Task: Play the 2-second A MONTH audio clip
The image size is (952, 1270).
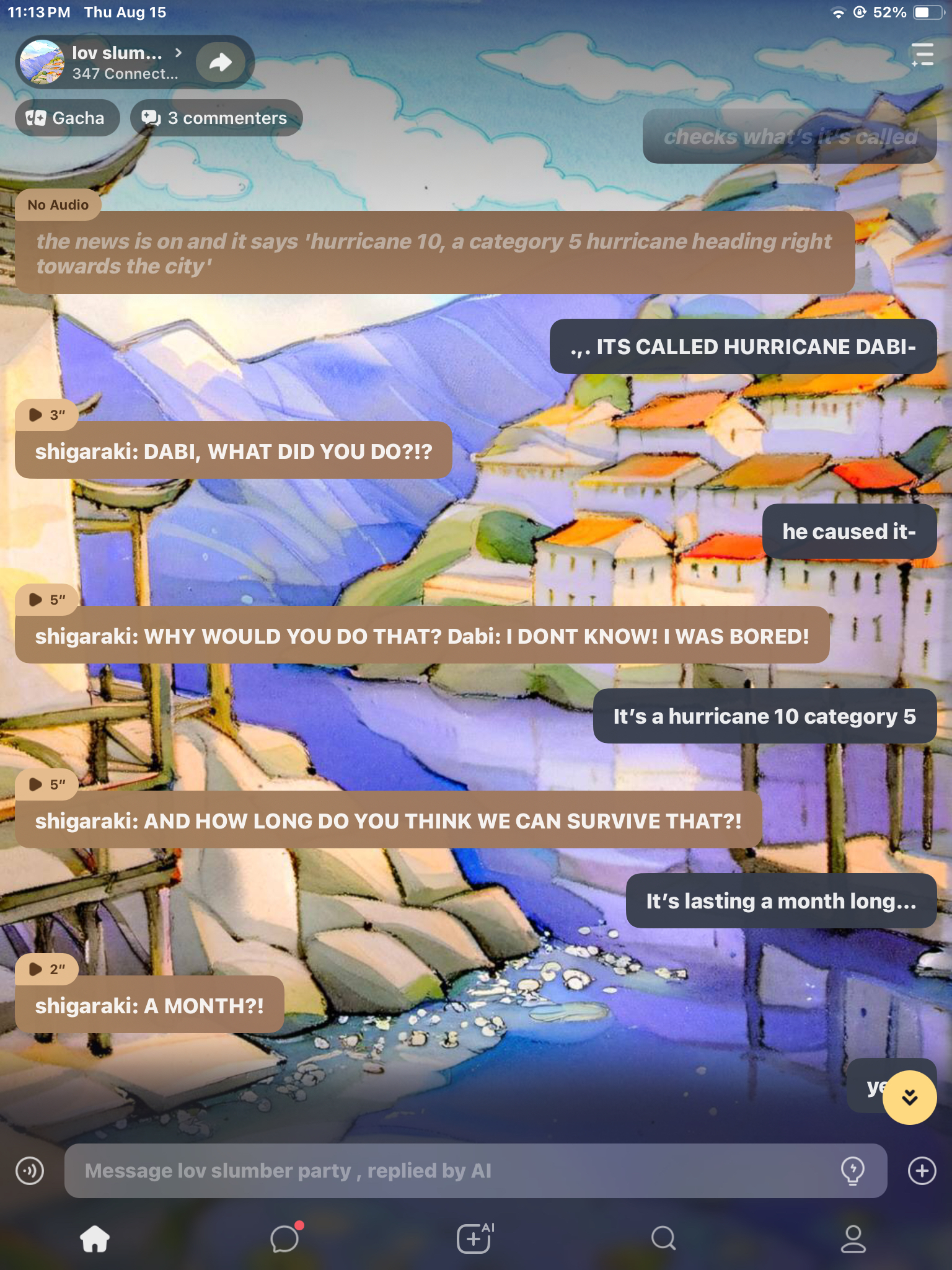Action: click(x=46, y=969)
